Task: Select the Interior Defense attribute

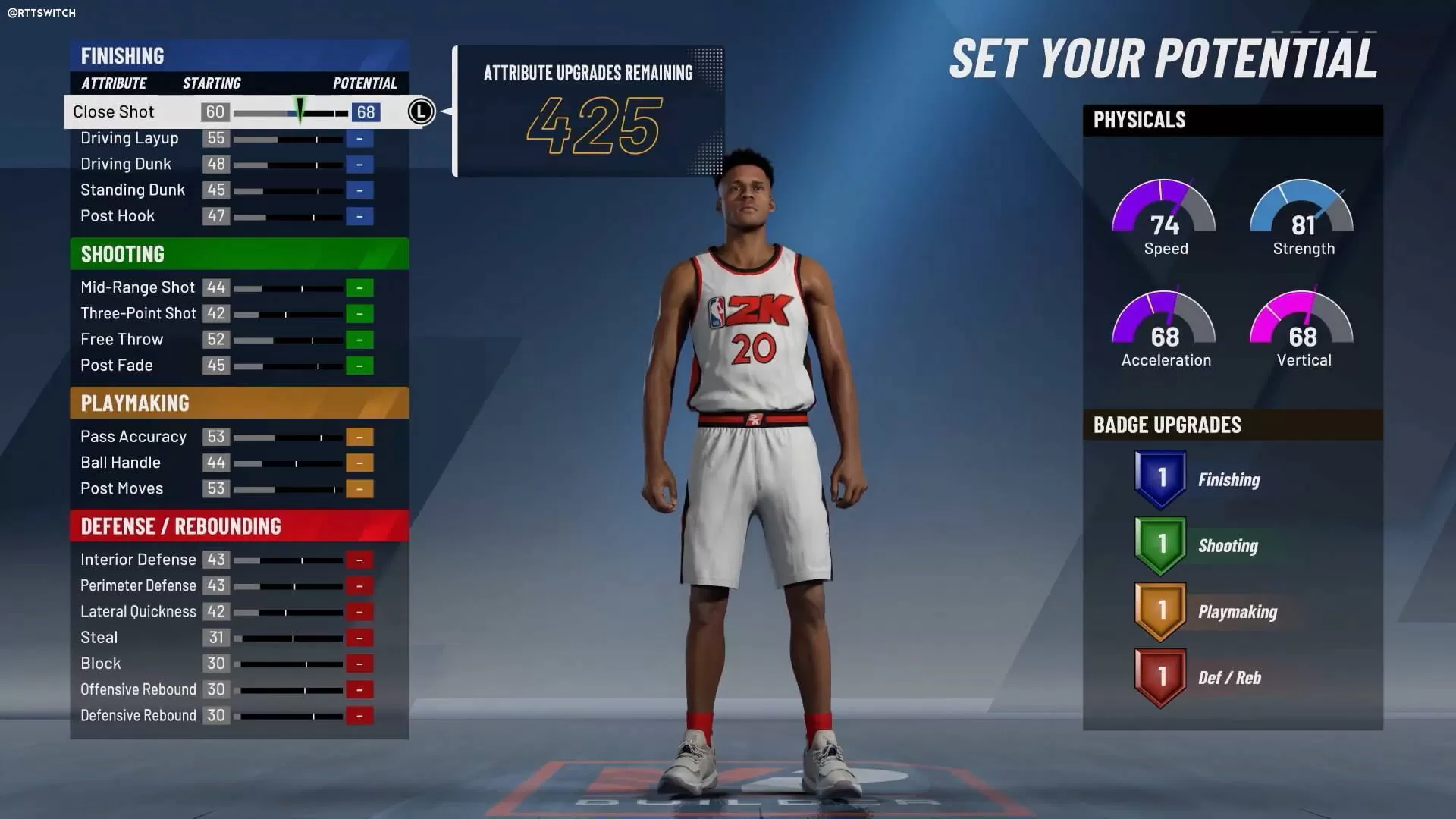Action: [138, 560]
